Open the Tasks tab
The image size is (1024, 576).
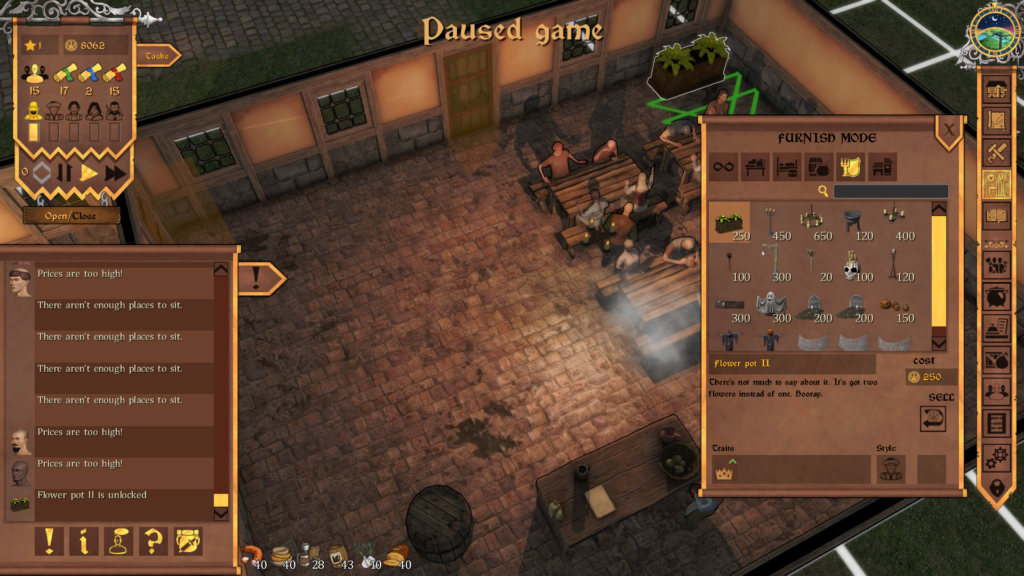(x=157, y=56)
